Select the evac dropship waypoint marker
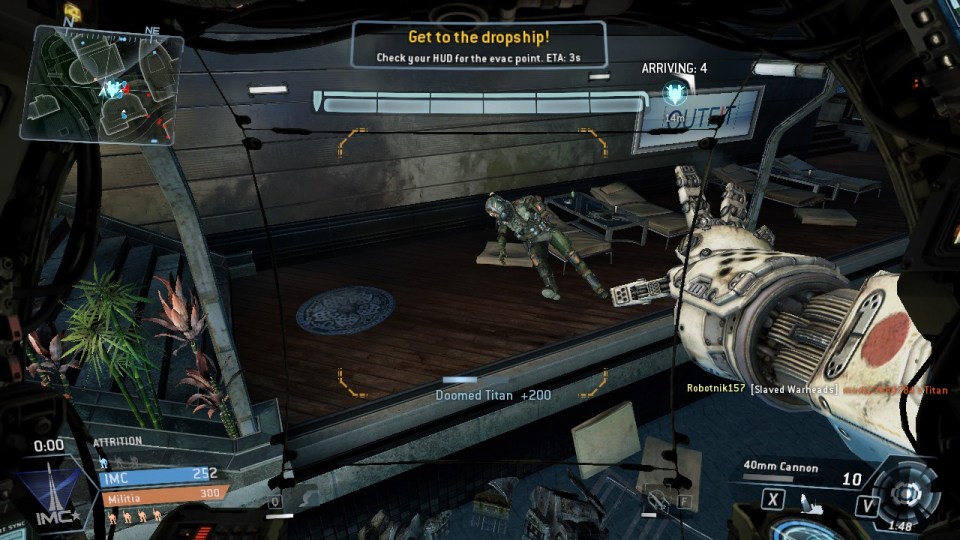The image size is (960, 540). tap(673, 95)
